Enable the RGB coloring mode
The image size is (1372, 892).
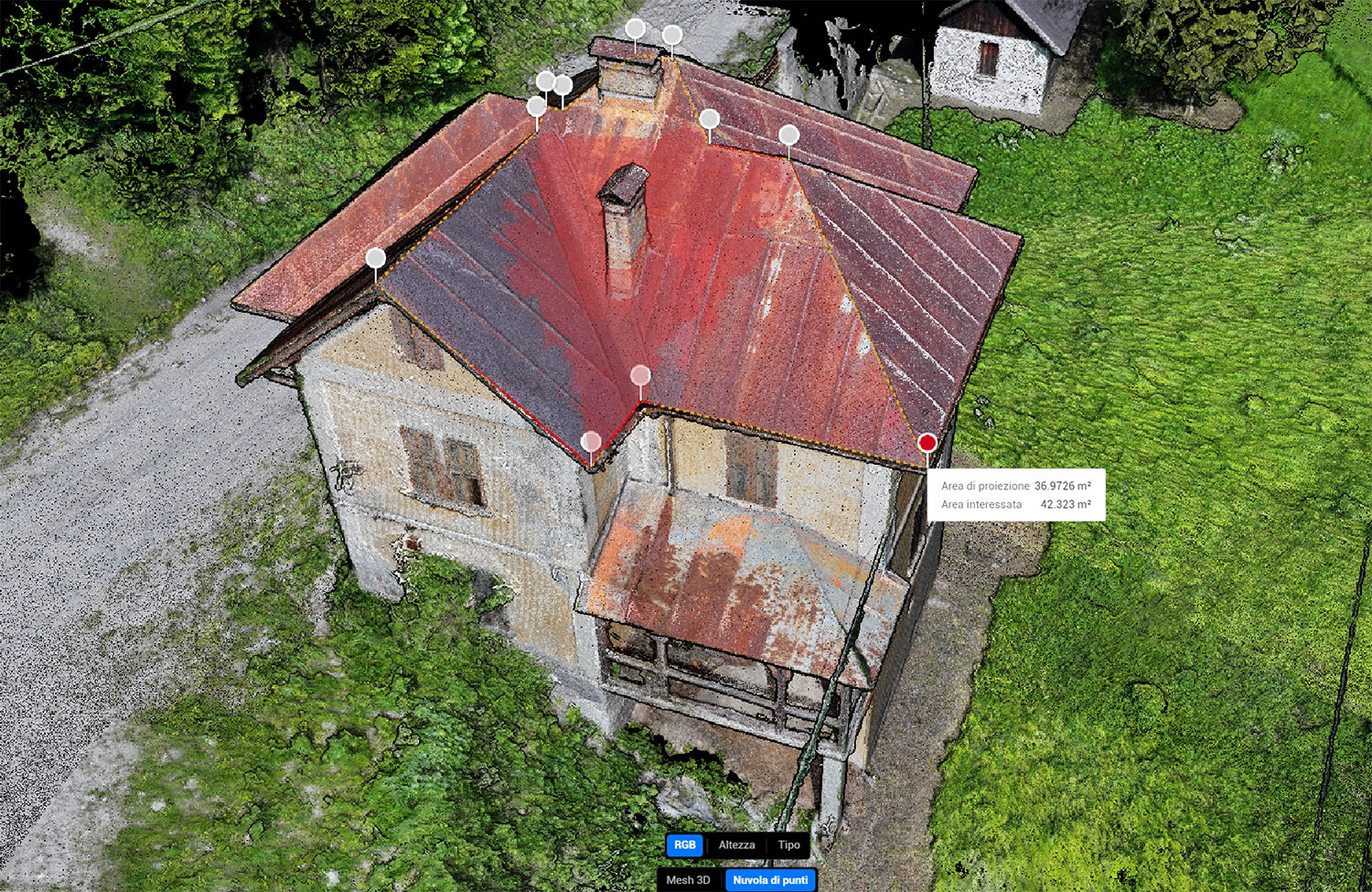pos(684,844)
